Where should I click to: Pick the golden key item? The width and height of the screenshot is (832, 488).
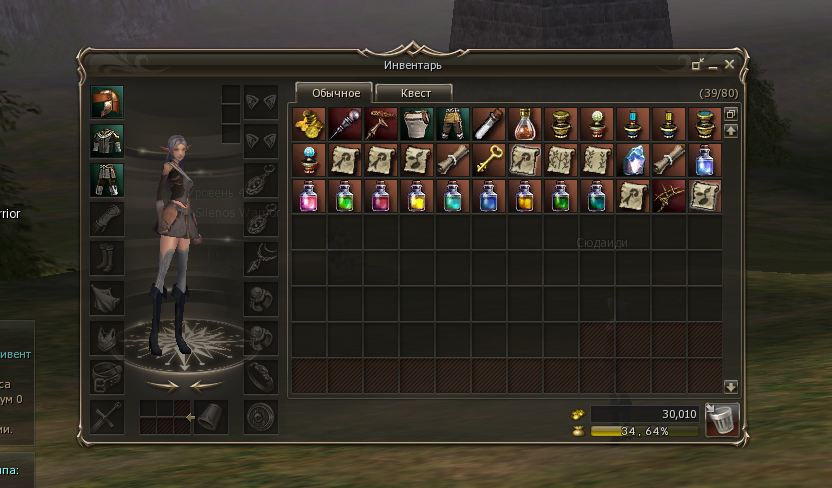[x=488, y=159]
